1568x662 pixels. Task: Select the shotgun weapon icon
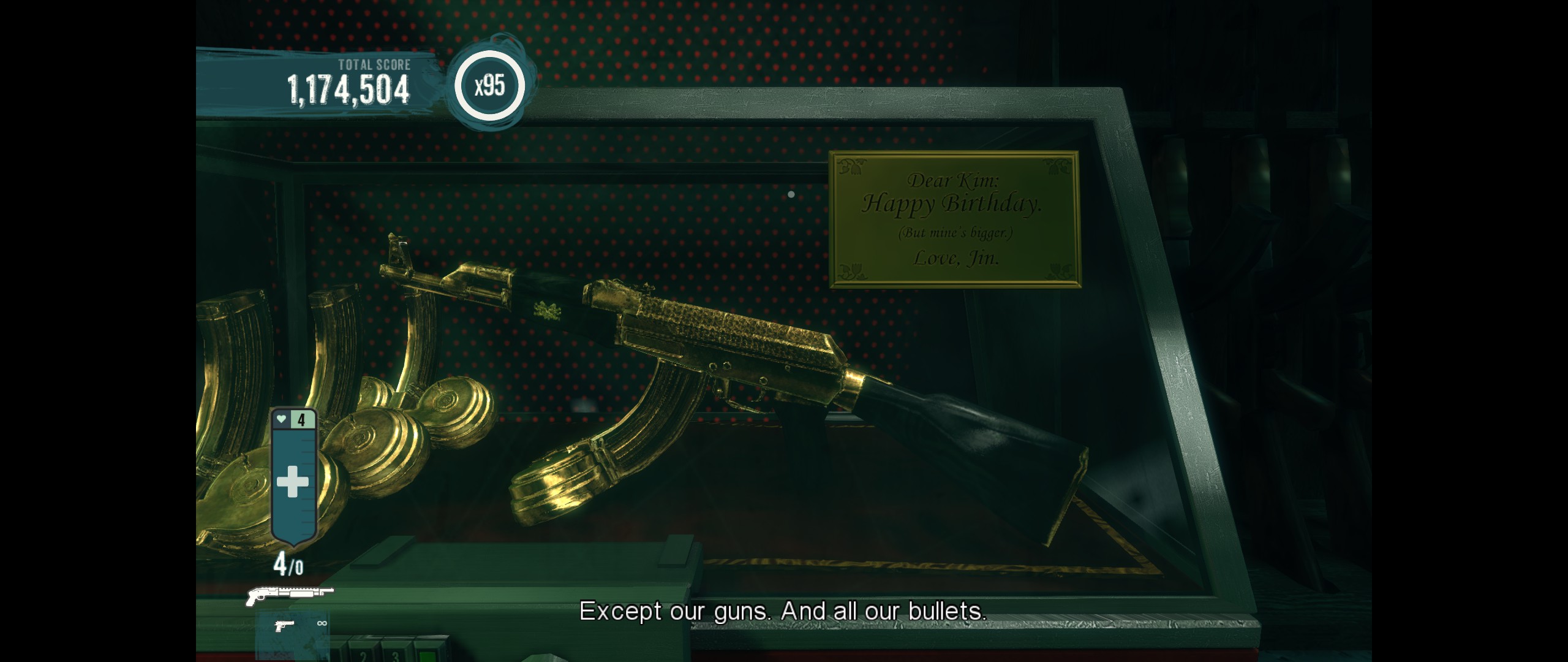tap(289, 595)
